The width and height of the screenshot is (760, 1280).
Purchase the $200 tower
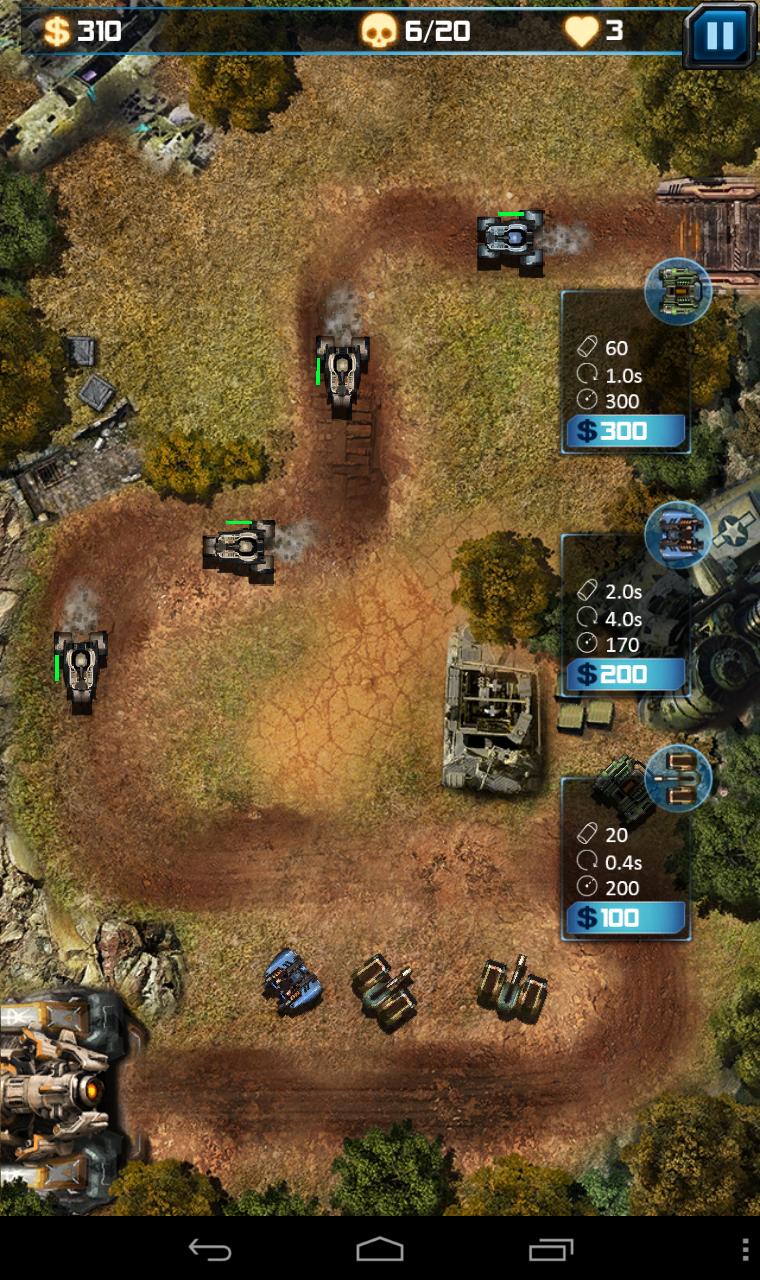pyautogui.click(x=626, y=675)
